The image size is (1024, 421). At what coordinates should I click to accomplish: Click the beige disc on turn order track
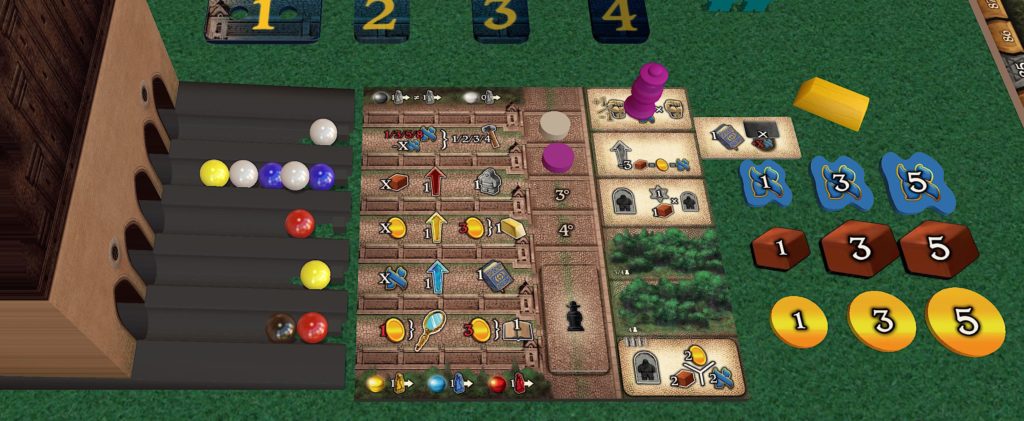point(555,125)
